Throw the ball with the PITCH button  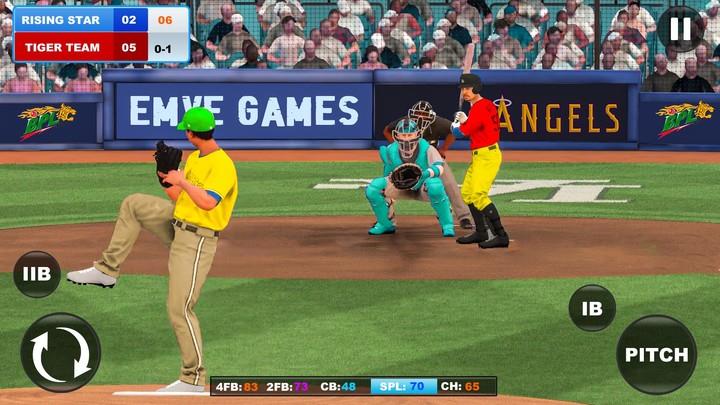pos(656,355)
